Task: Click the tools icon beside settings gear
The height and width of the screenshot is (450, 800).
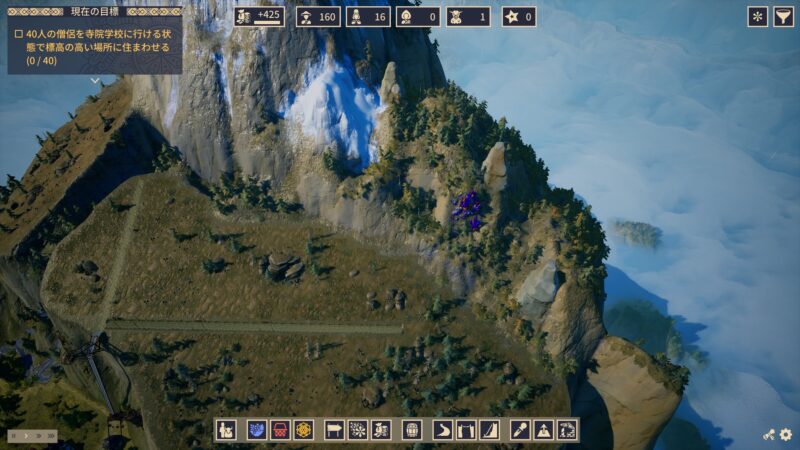Action: click(x=769, y=435)
